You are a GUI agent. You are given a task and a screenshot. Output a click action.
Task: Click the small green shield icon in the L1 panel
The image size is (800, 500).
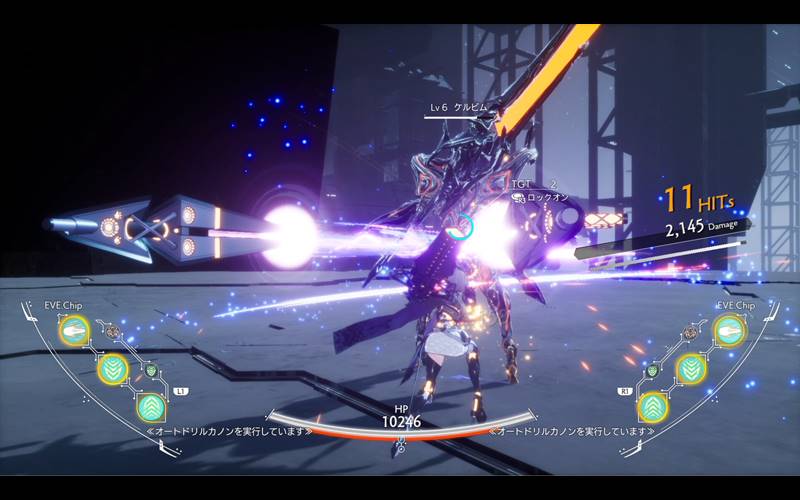coord(151,370)
